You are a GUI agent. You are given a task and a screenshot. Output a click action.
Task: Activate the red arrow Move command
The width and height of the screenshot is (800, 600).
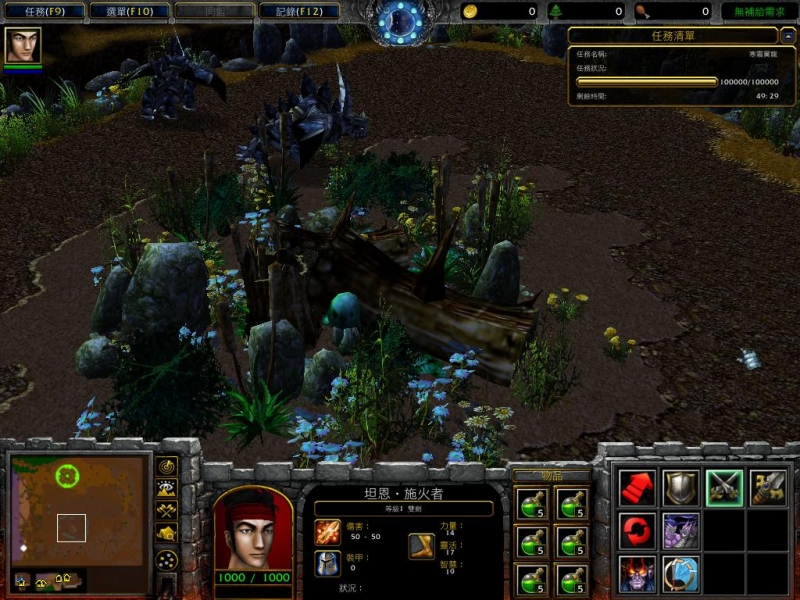point(638,488)
